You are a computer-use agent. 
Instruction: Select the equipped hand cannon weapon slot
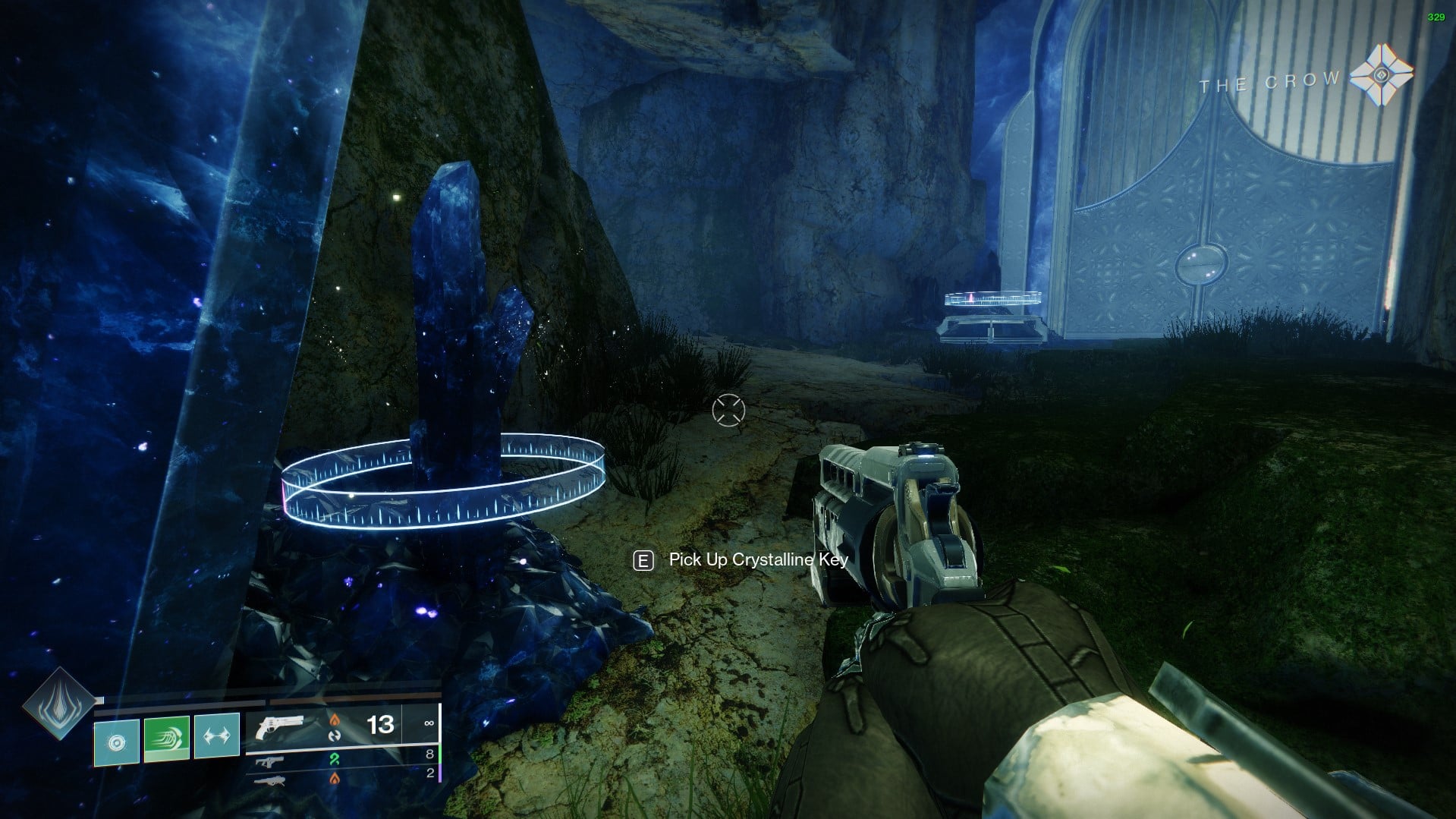(280, 726)
